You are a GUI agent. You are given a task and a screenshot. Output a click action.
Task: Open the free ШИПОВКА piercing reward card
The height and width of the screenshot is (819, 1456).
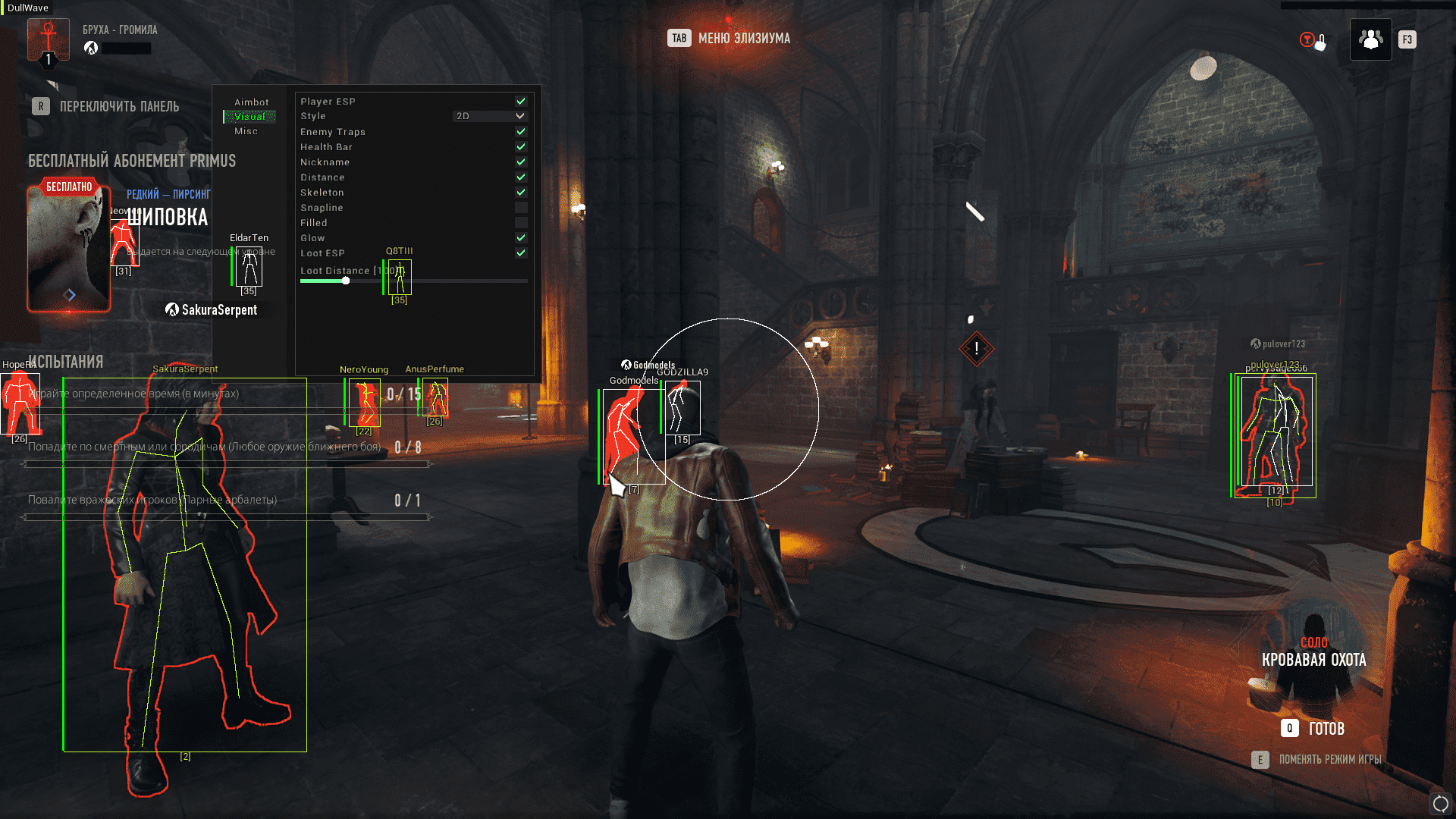pos(69,249)
